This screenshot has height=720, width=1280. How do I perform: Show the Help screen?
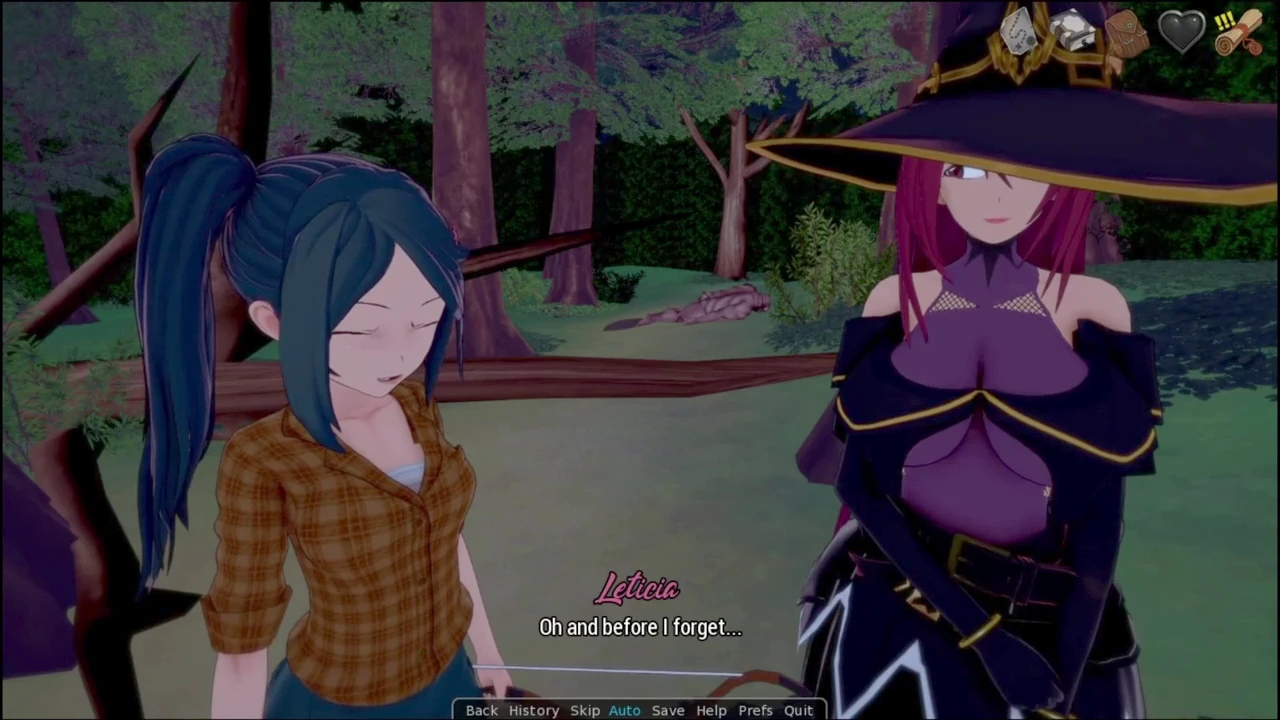711,710
